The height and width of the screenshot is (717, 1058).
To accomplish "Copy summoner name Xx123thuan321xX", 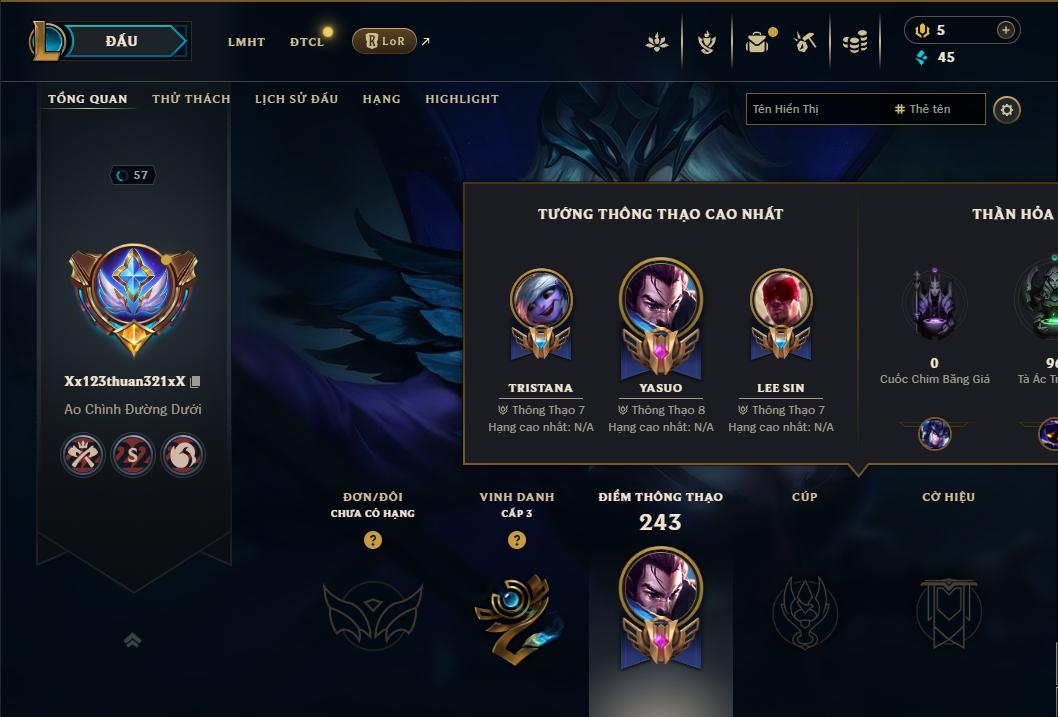I will tap(196, 382).
